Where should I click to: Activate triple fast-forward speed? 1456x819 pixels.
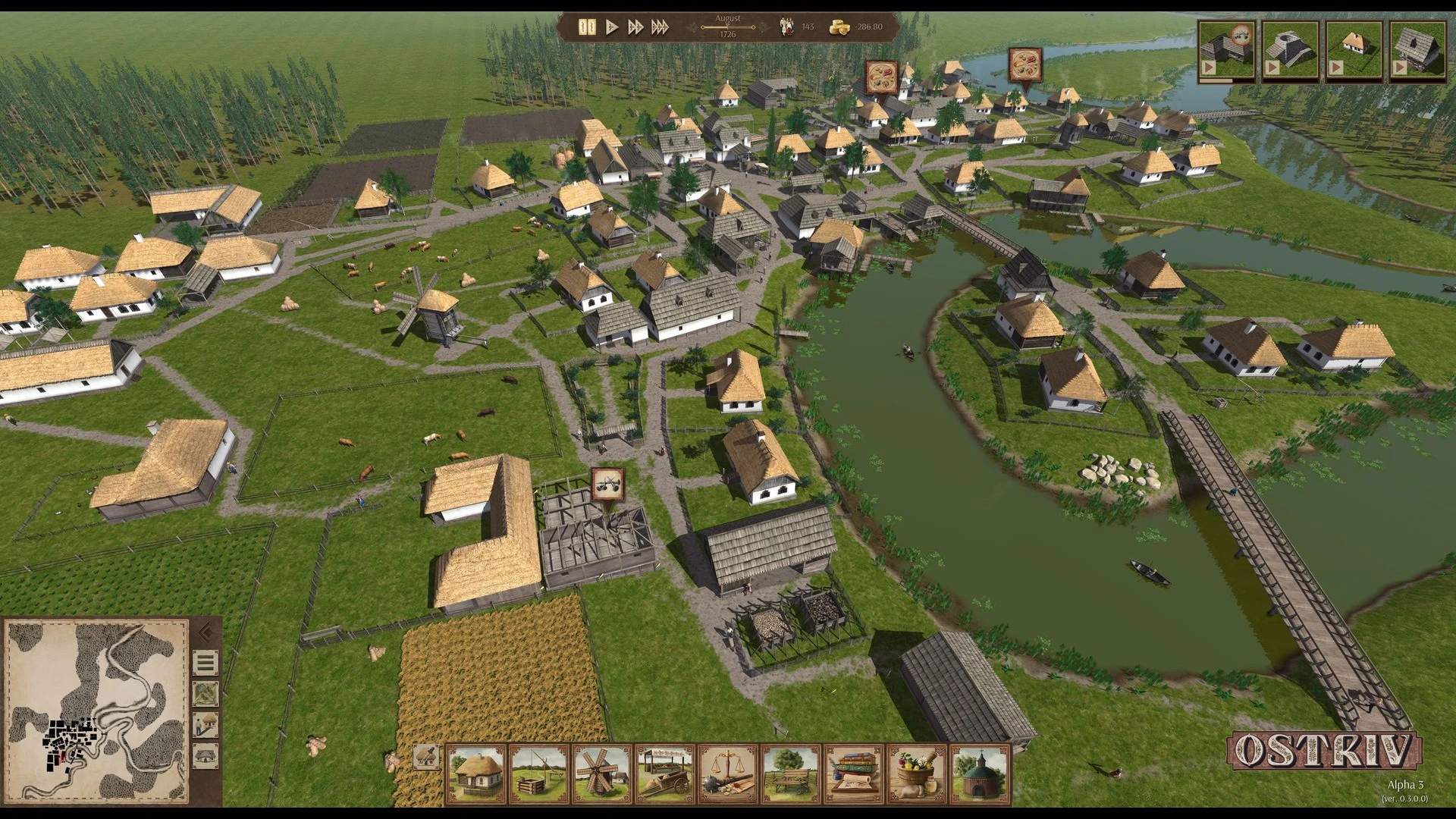(660, 27)
